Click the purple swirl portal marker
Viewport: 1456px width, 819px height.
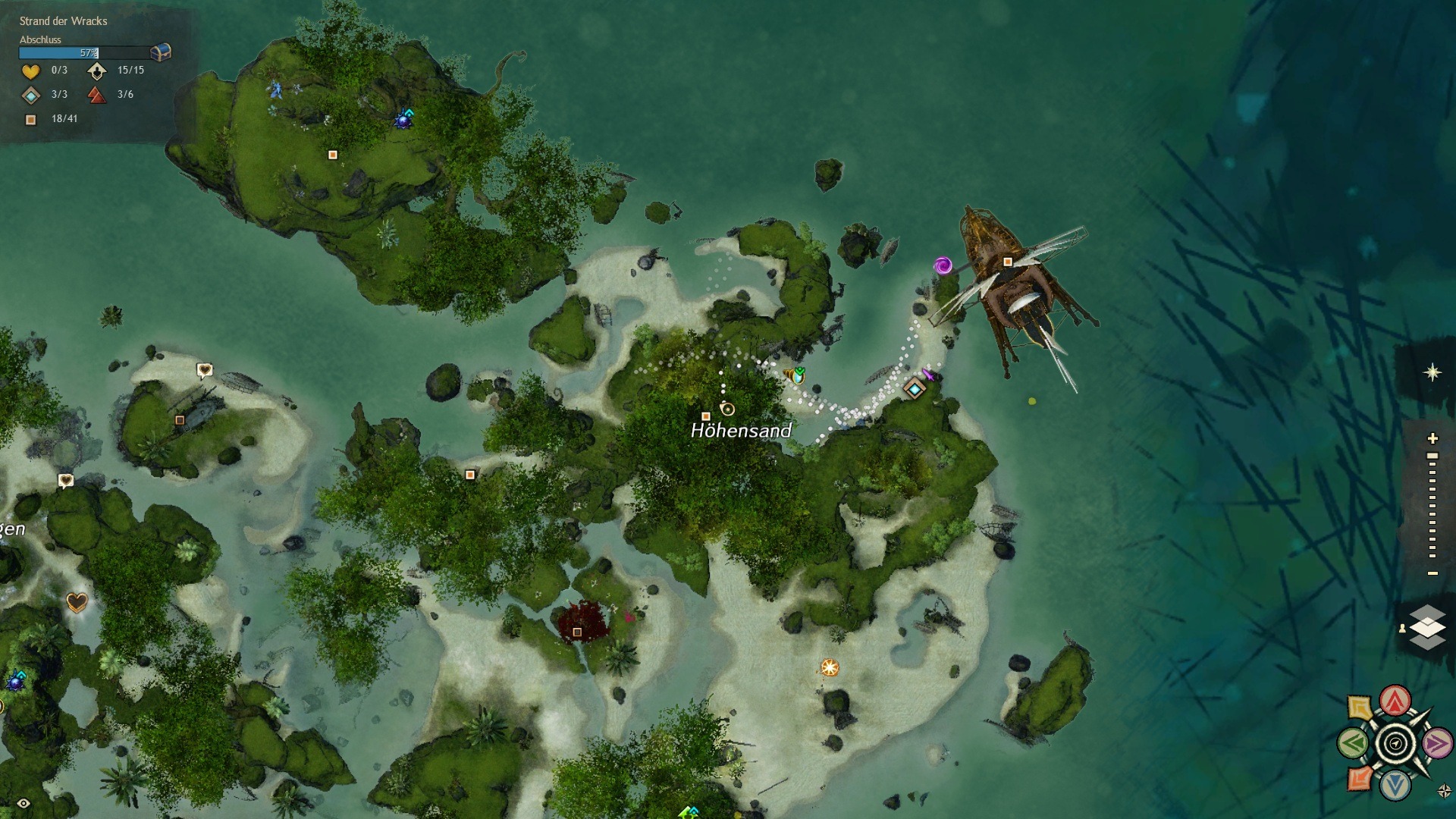[x=943, y=265]
